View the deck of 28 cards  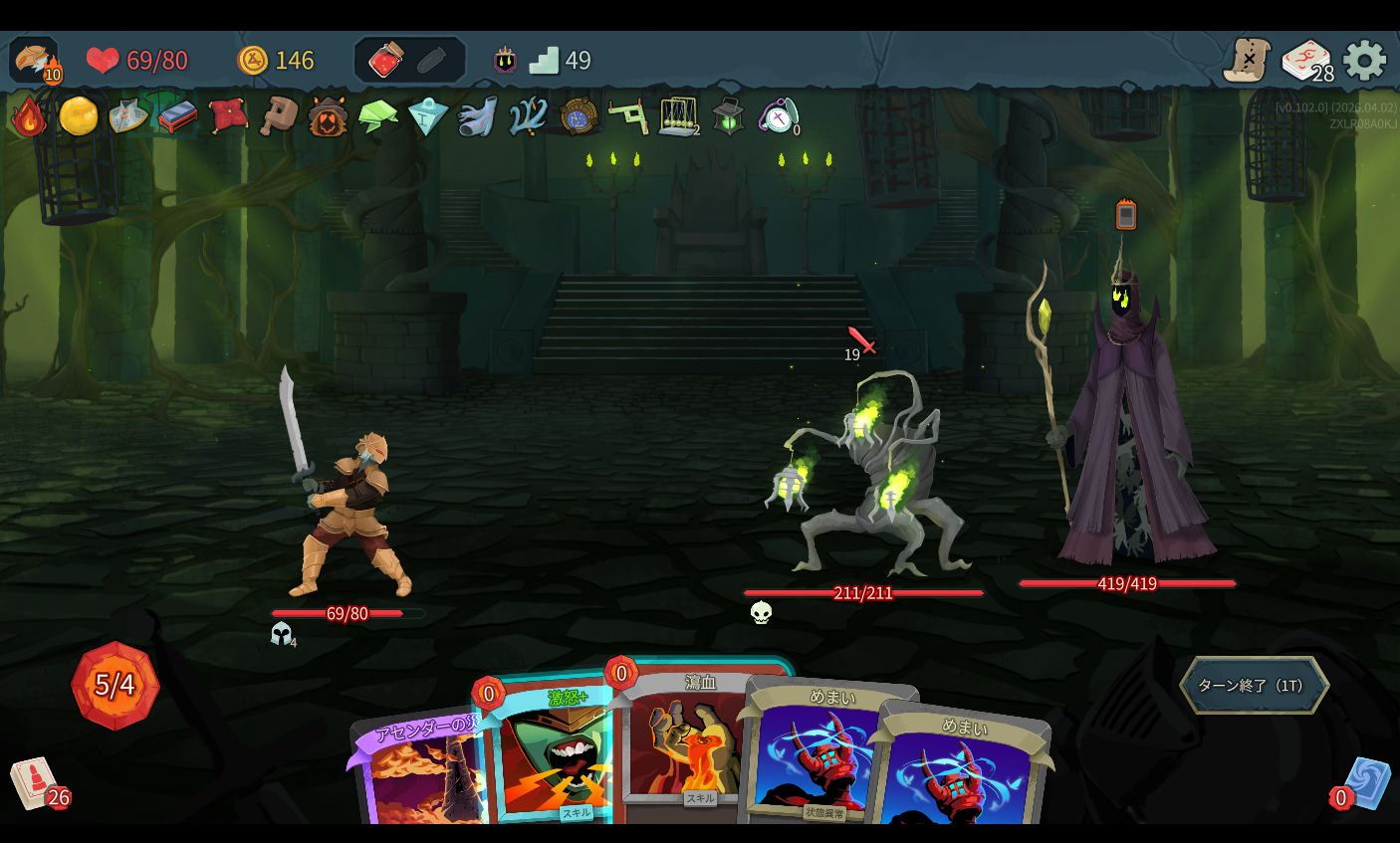[x=1305, y=61]
